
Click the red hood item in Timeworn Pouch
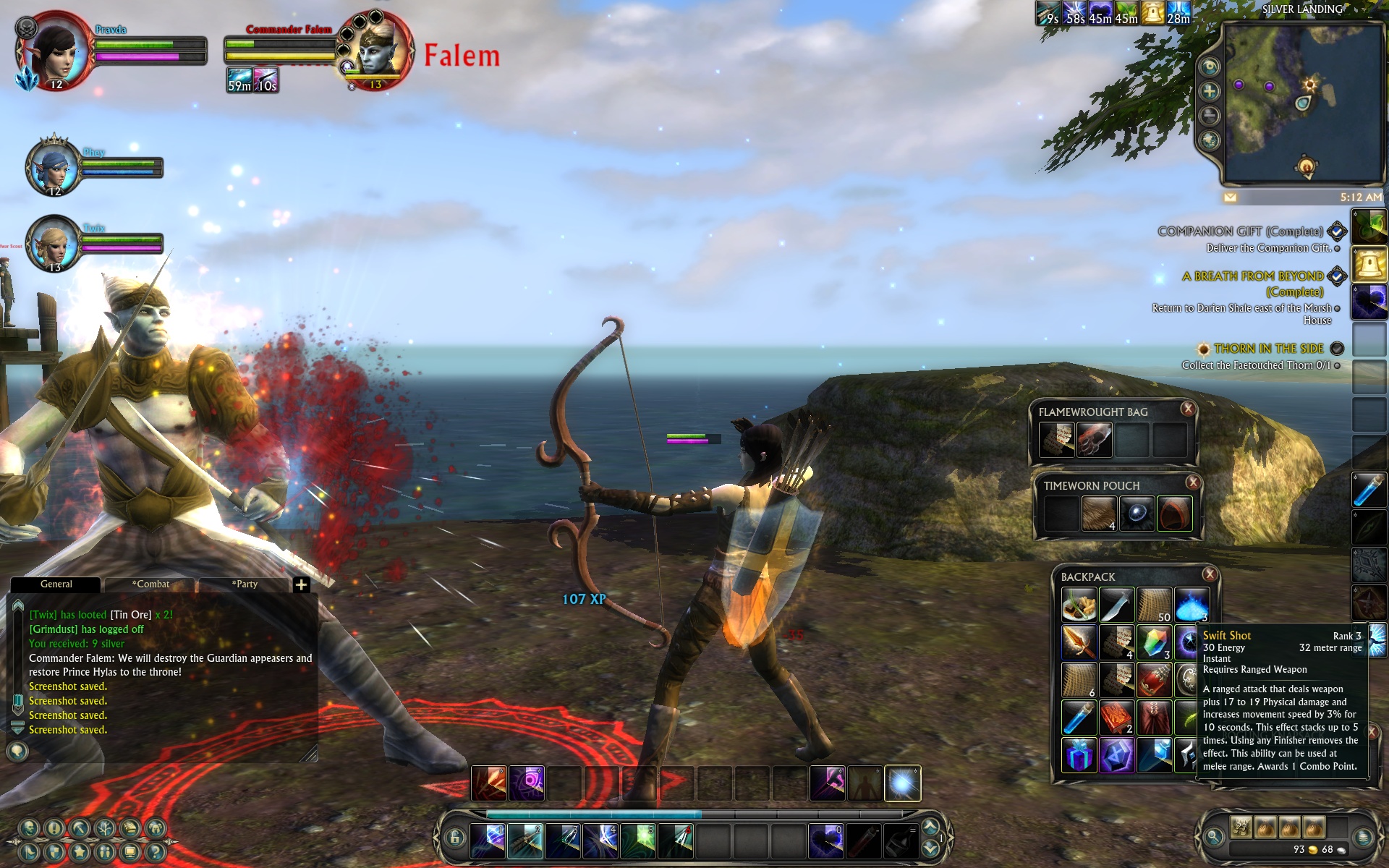(1173, 514)
